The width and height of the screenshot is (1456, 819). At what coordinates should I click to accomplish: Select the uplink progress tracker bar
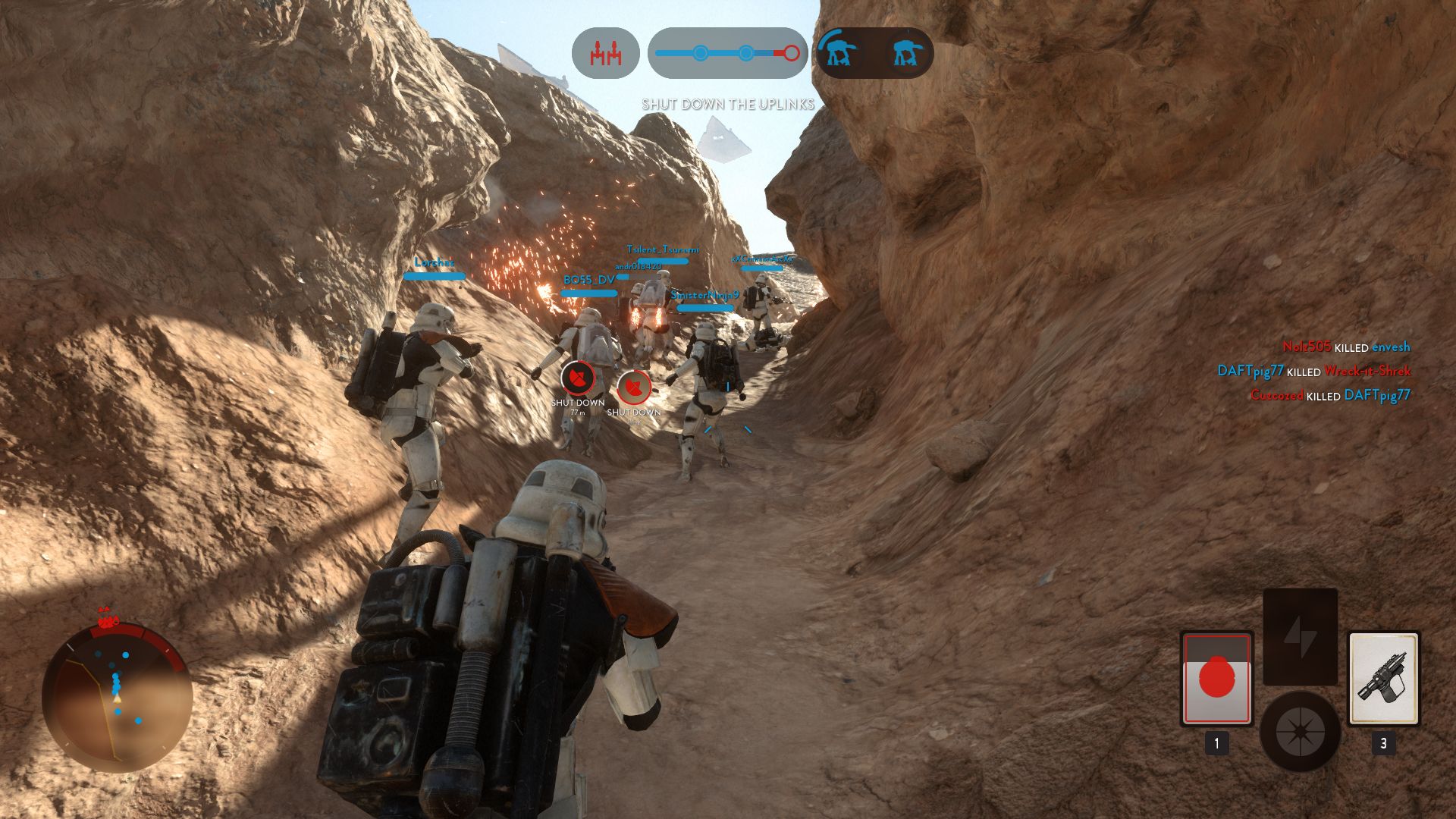(727, 53)
